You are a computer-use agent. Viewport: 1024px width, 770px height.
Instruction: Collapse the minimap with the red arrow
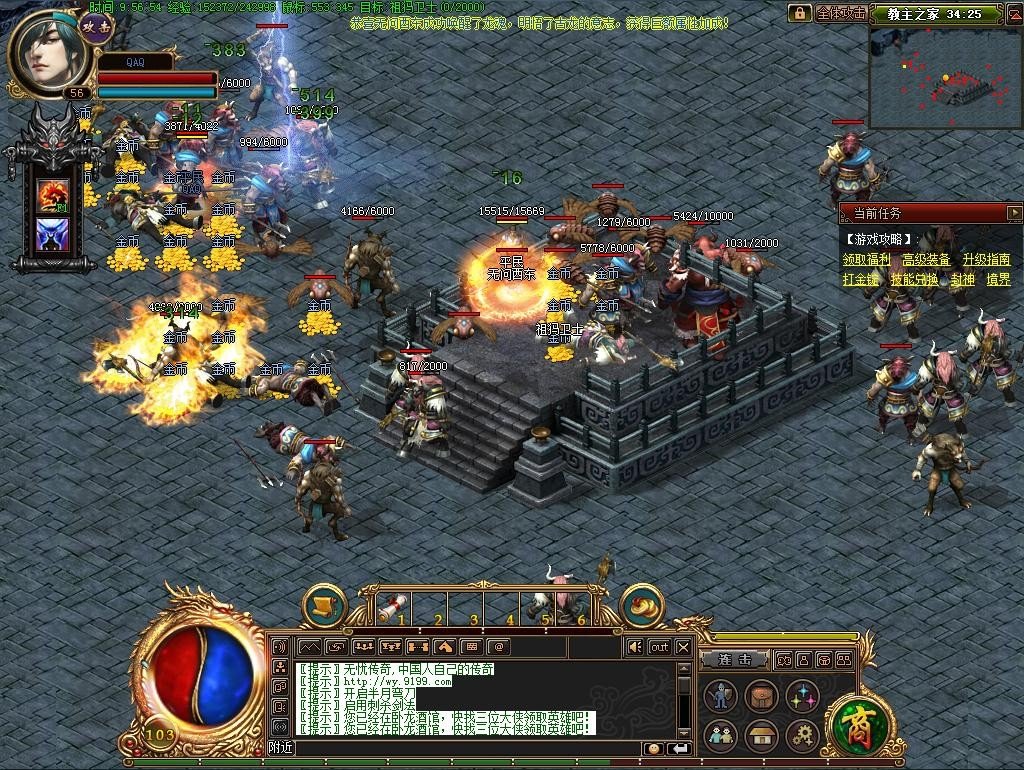(x=1014, y=13)
